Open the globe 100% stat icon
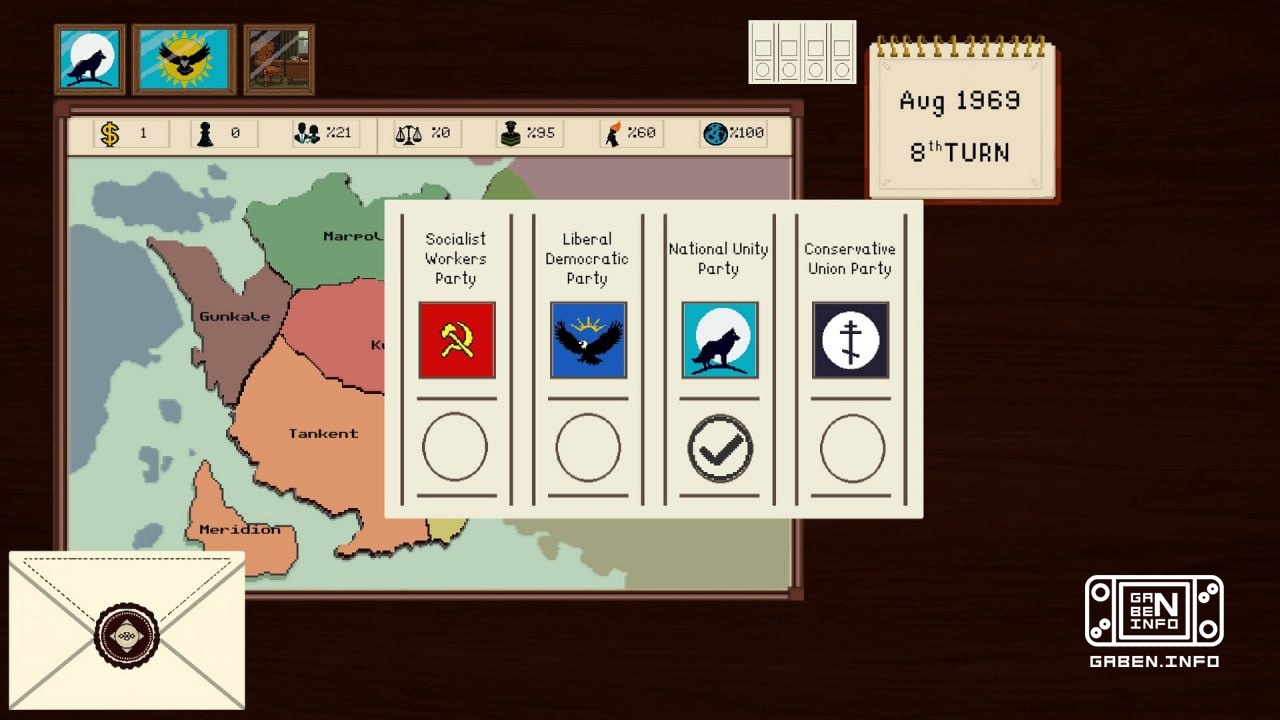Image resolution: width=1280 pixels, height=720 pixels. tap(714, 132)
